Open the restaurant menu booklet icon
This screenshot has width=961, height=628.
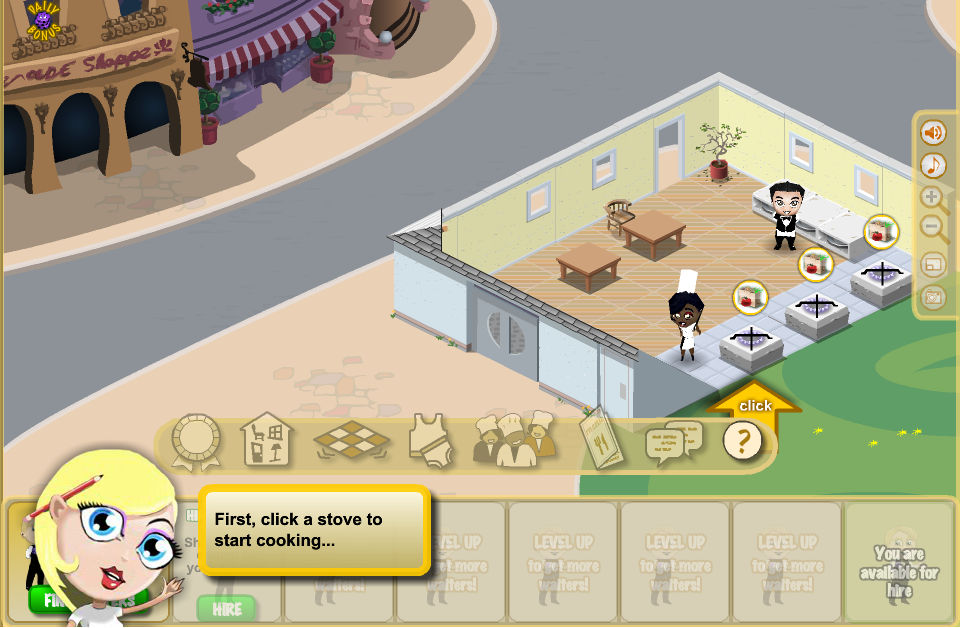coord(601,438)
